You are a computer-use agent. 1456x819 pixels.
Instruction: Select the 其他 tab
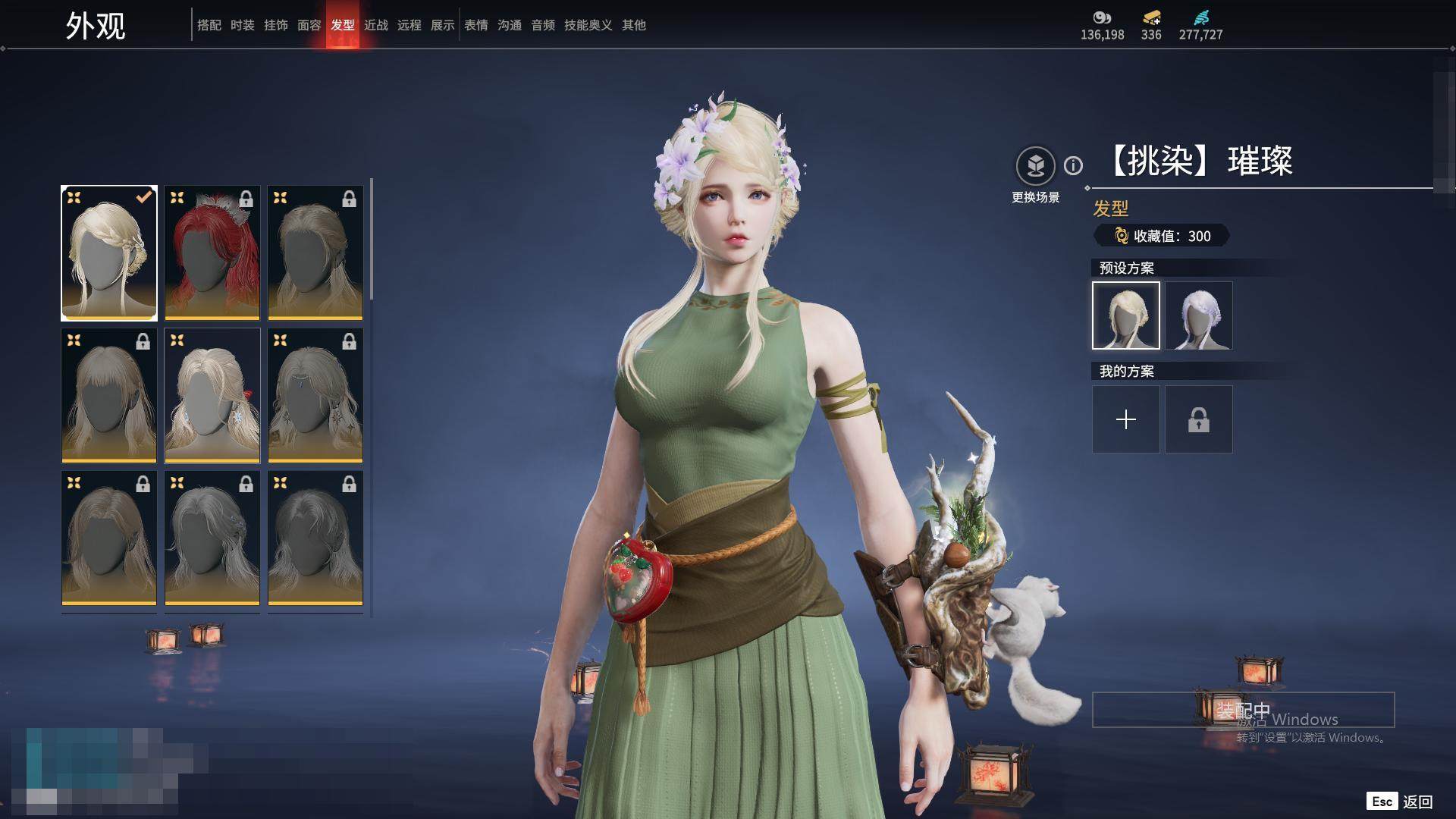(x=633, y=25)
